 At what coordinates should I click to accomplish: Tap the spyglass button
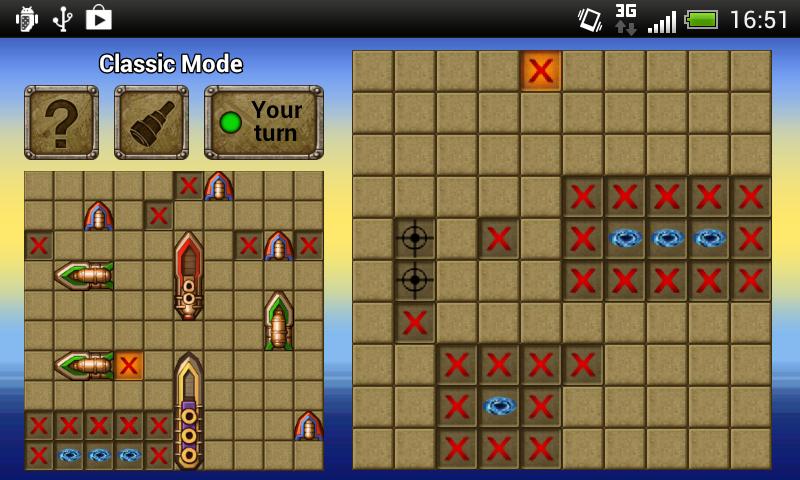tap(151, 122)
